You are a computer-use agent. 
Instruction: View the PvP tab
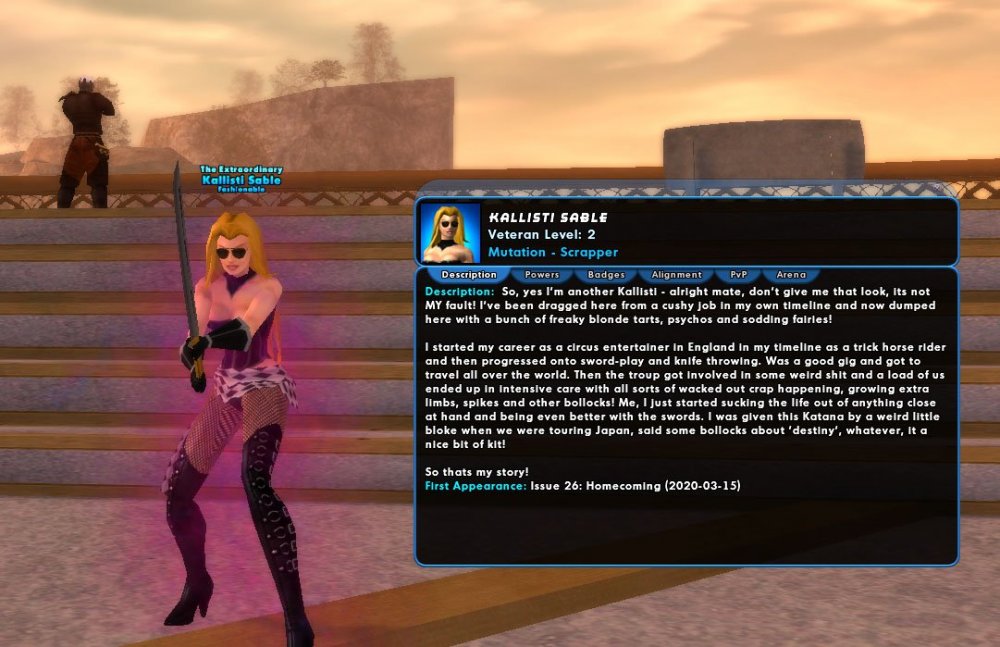(x=738, y=274)
